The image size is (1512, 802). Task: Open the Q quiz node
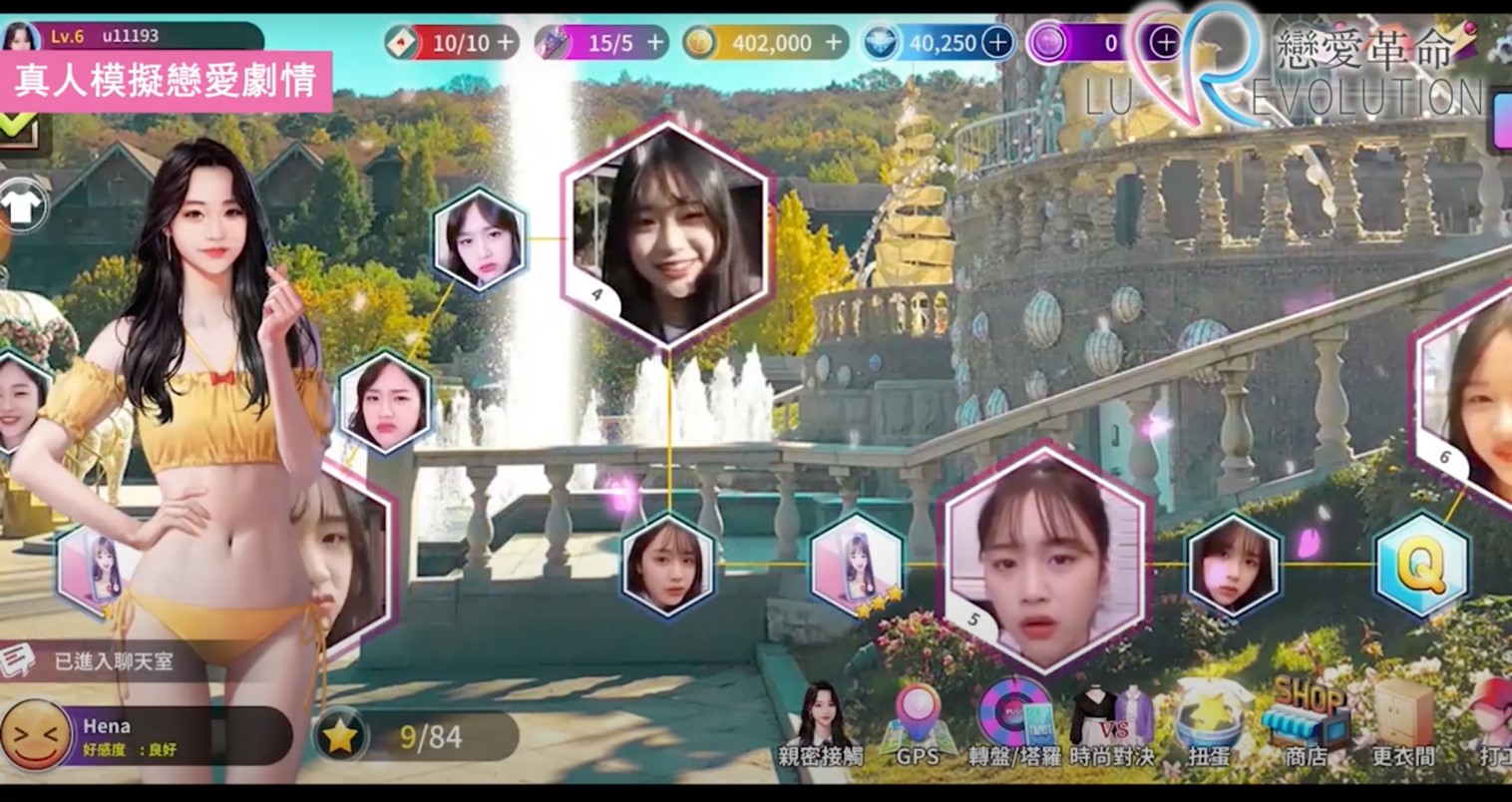(1421, 565)
